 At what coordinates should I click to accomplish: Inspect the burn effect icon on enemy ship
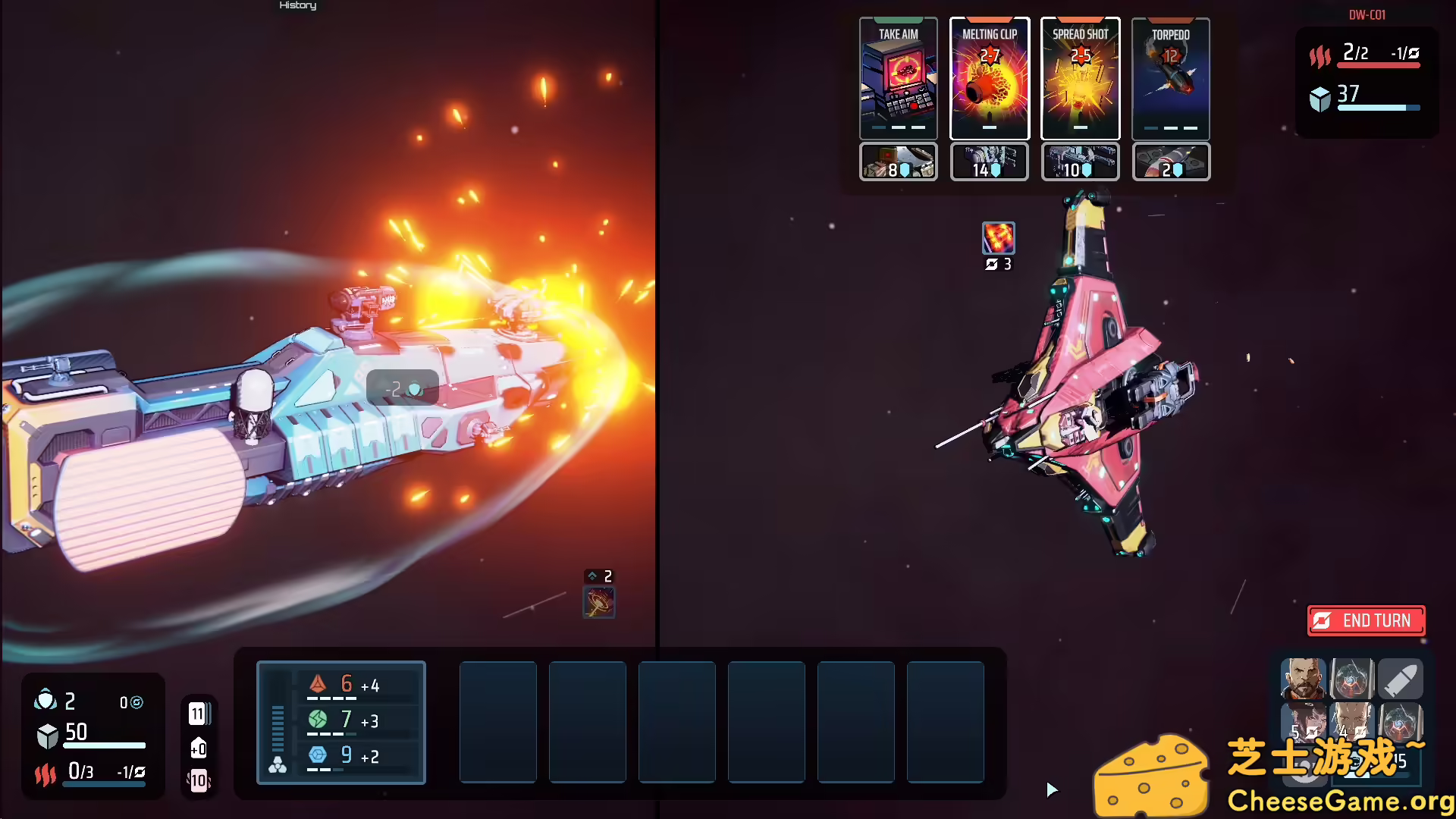click(x=998, y=237)
